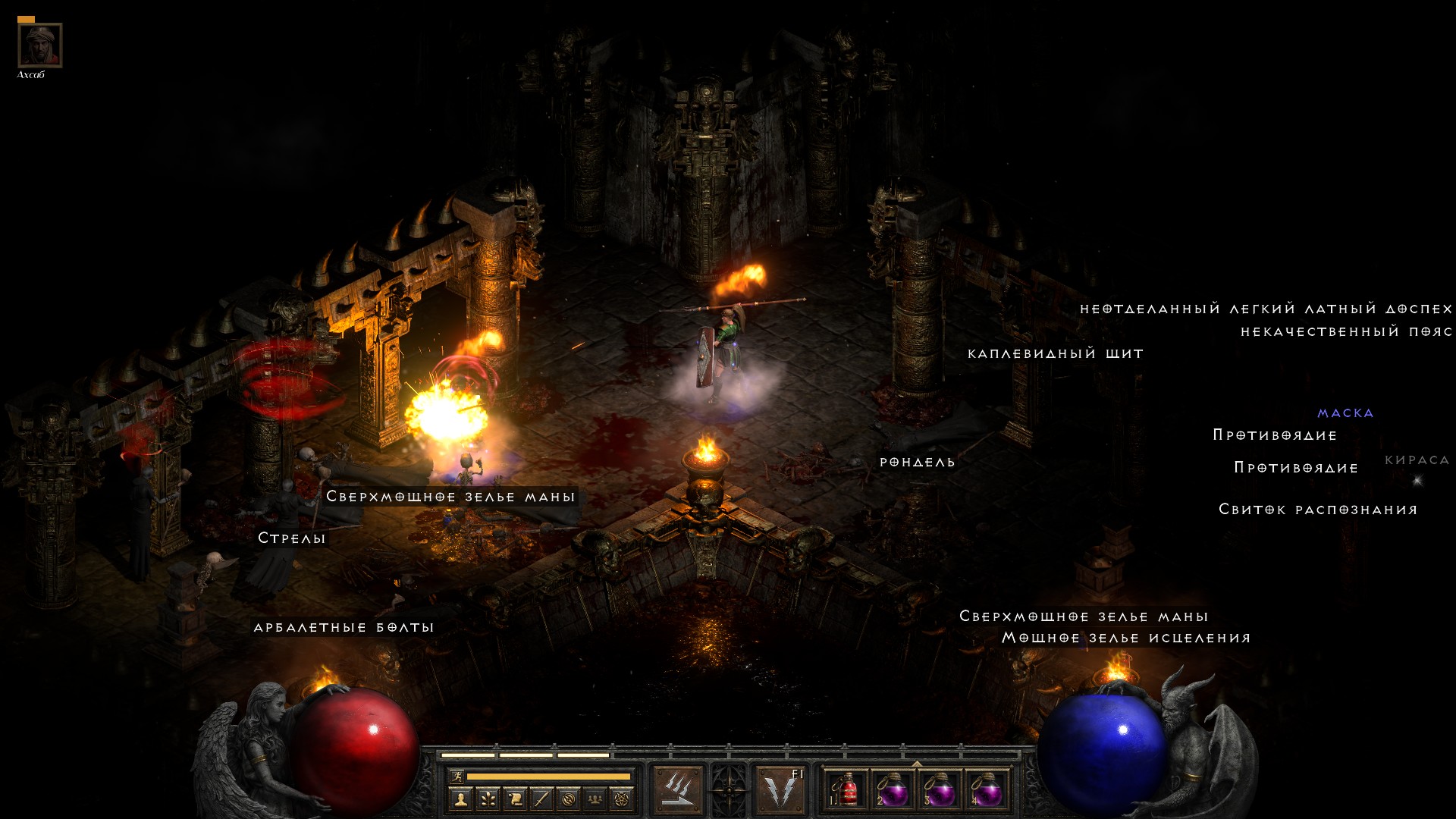
Task: Toggle the run/walk button
Action: [457, 776]
